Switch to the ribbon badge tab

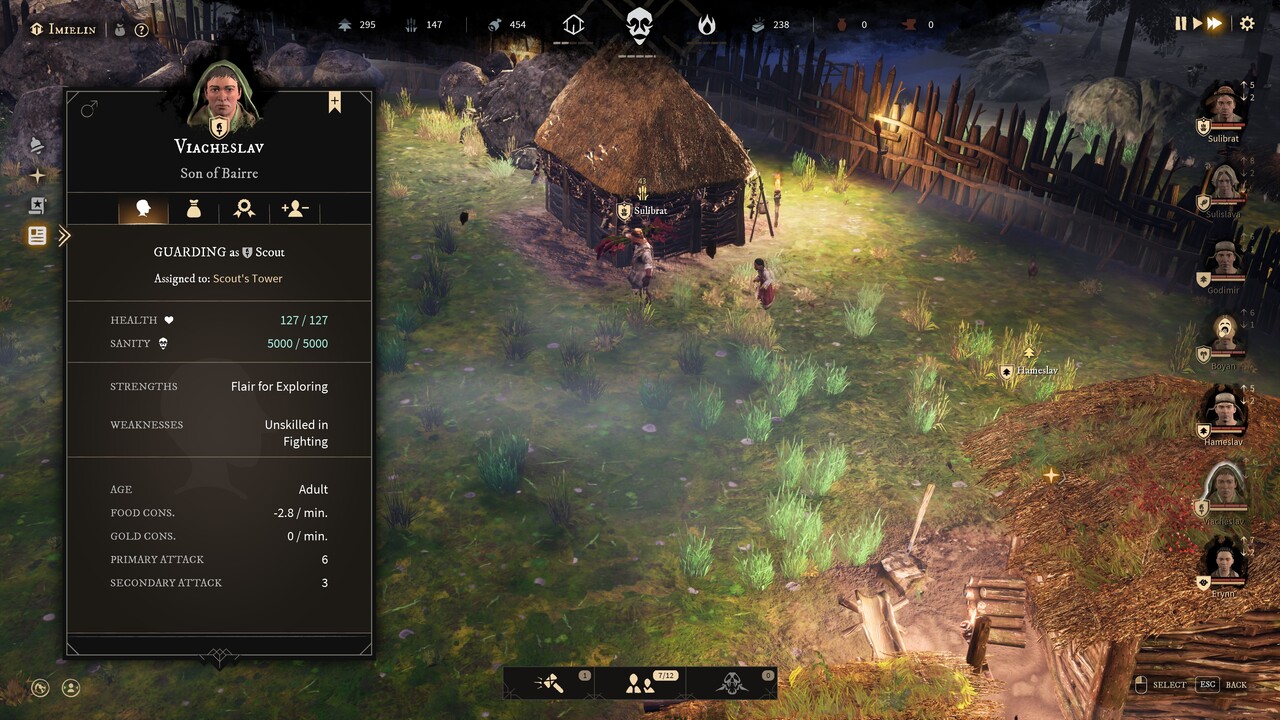pos(244,209)
